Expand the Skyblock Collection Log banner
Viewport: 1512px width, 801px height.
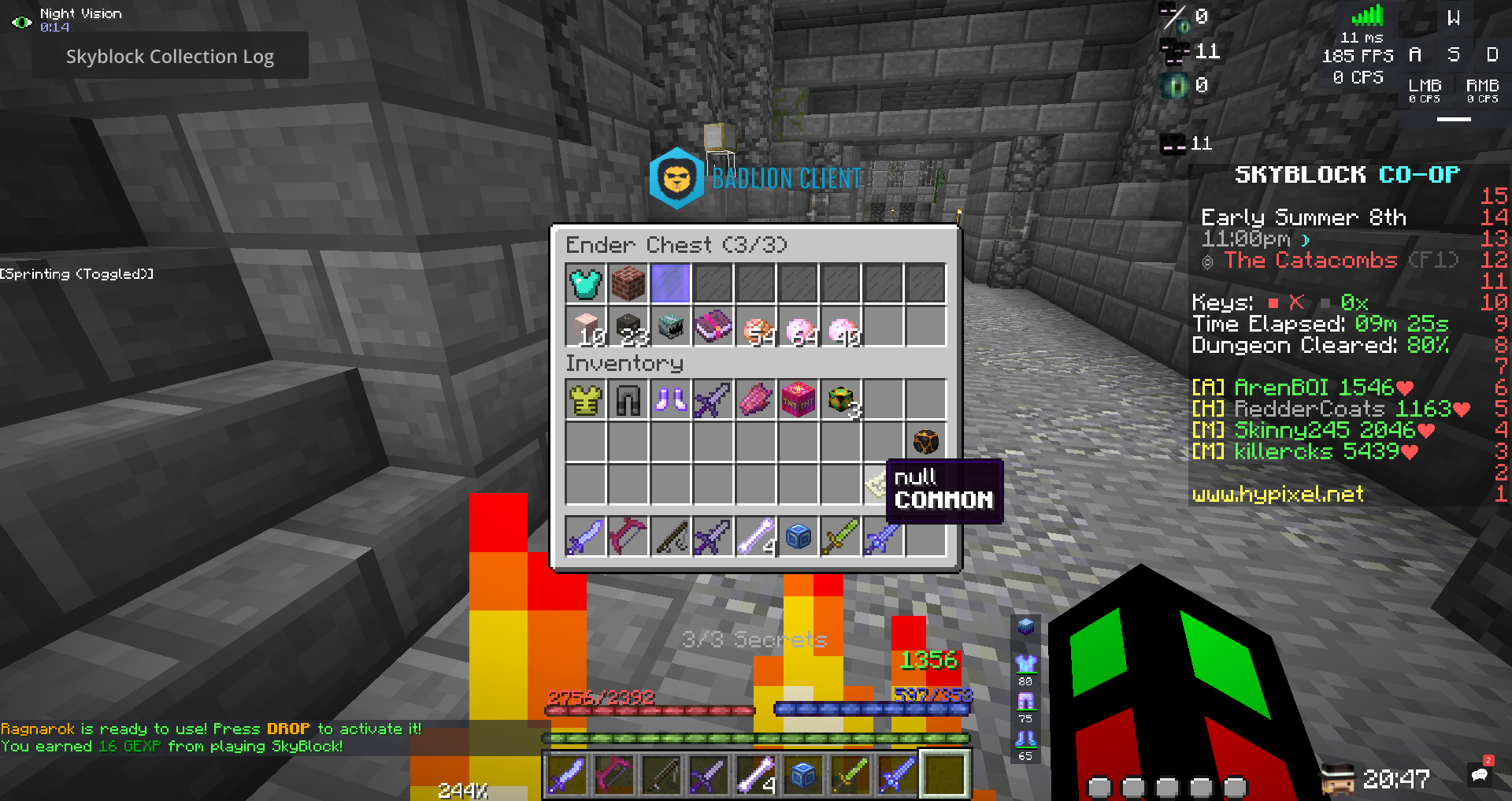point(170,56)
